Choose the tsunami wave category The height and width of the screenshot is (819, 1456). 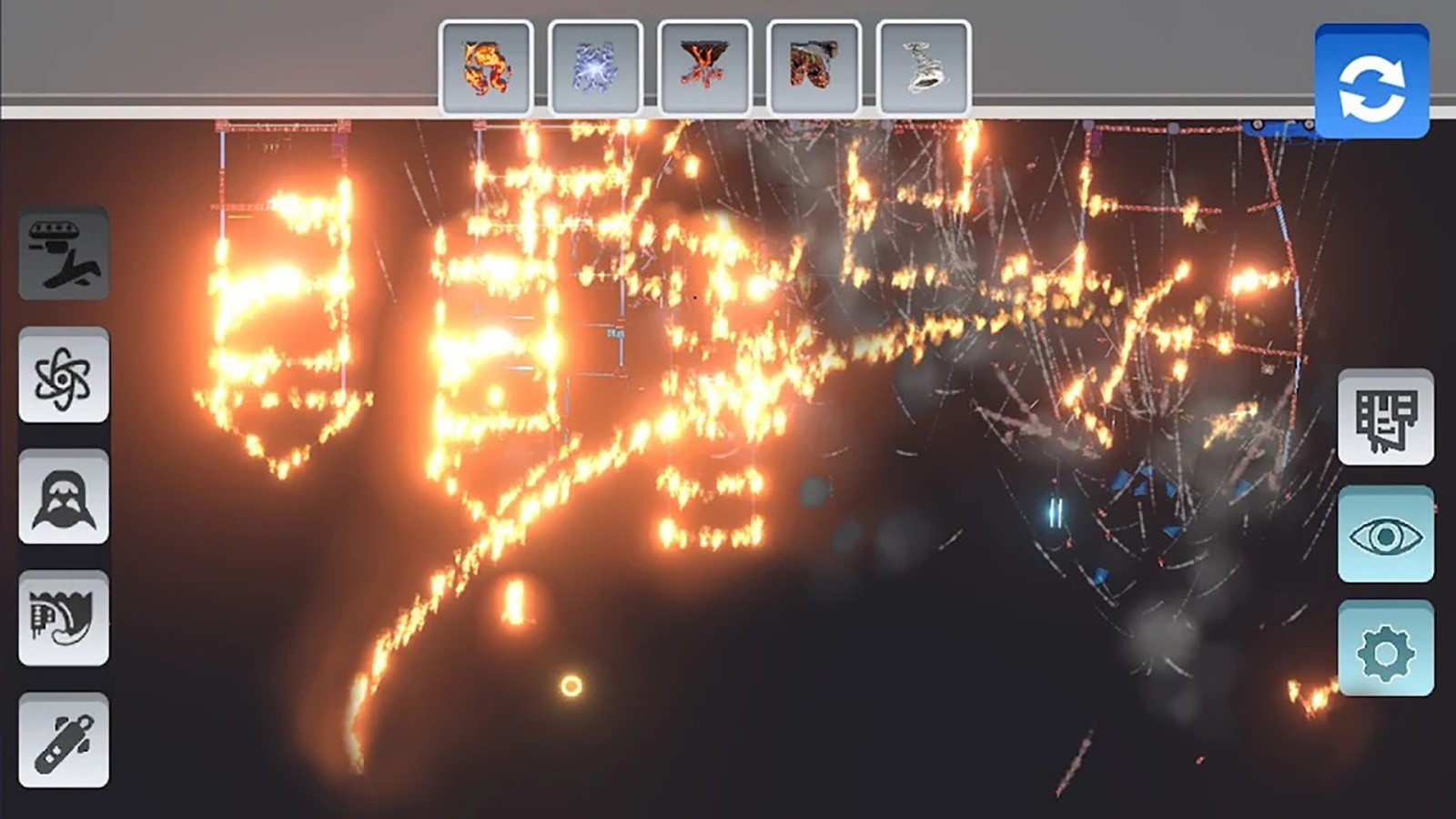pos(64,619)
